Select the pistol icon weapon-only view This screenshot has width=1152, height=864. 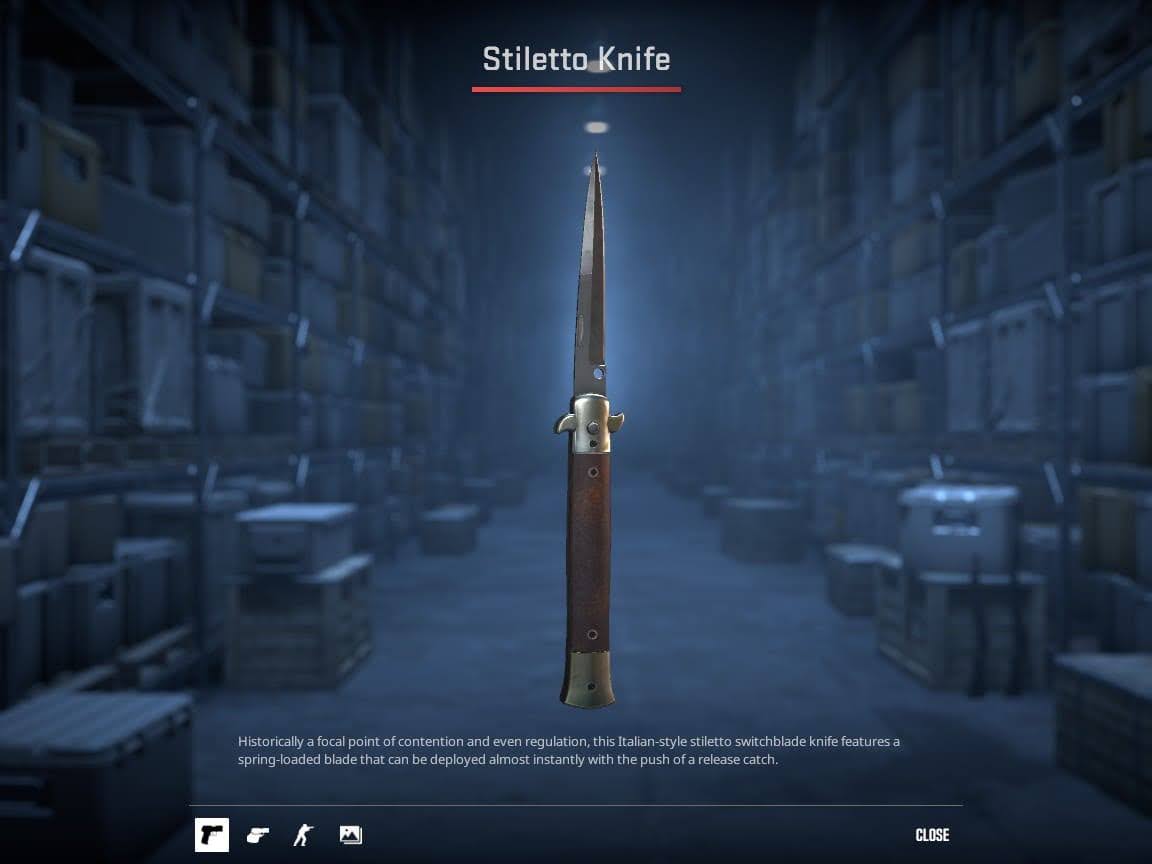coord(212,834)
